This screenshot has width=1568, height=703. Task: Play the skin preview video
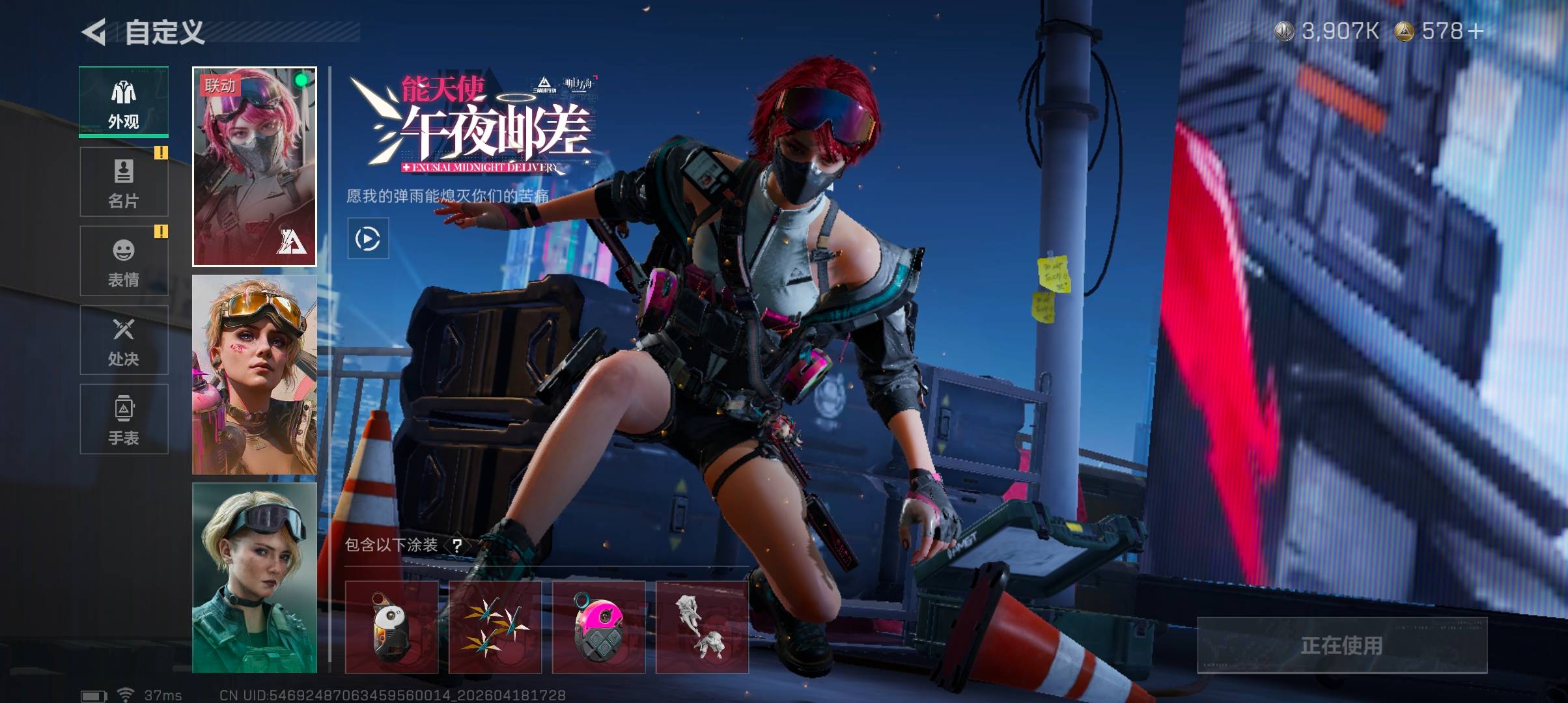pyautogui.click(x=368, y=239)
